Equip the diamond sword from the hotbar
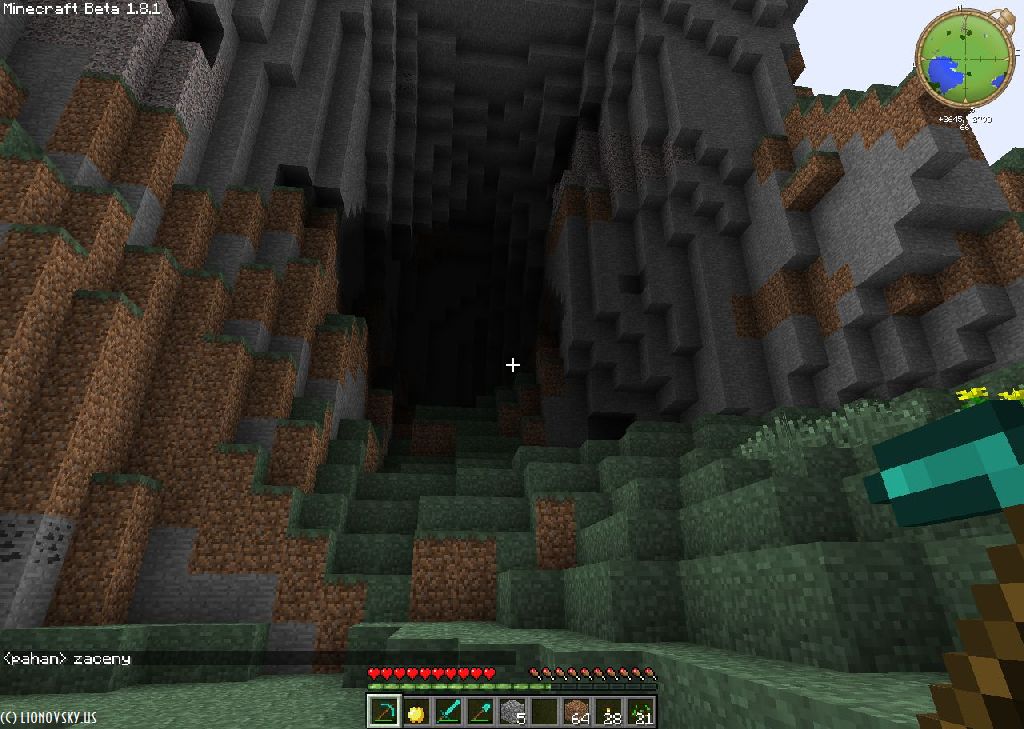 coord(448,712)
